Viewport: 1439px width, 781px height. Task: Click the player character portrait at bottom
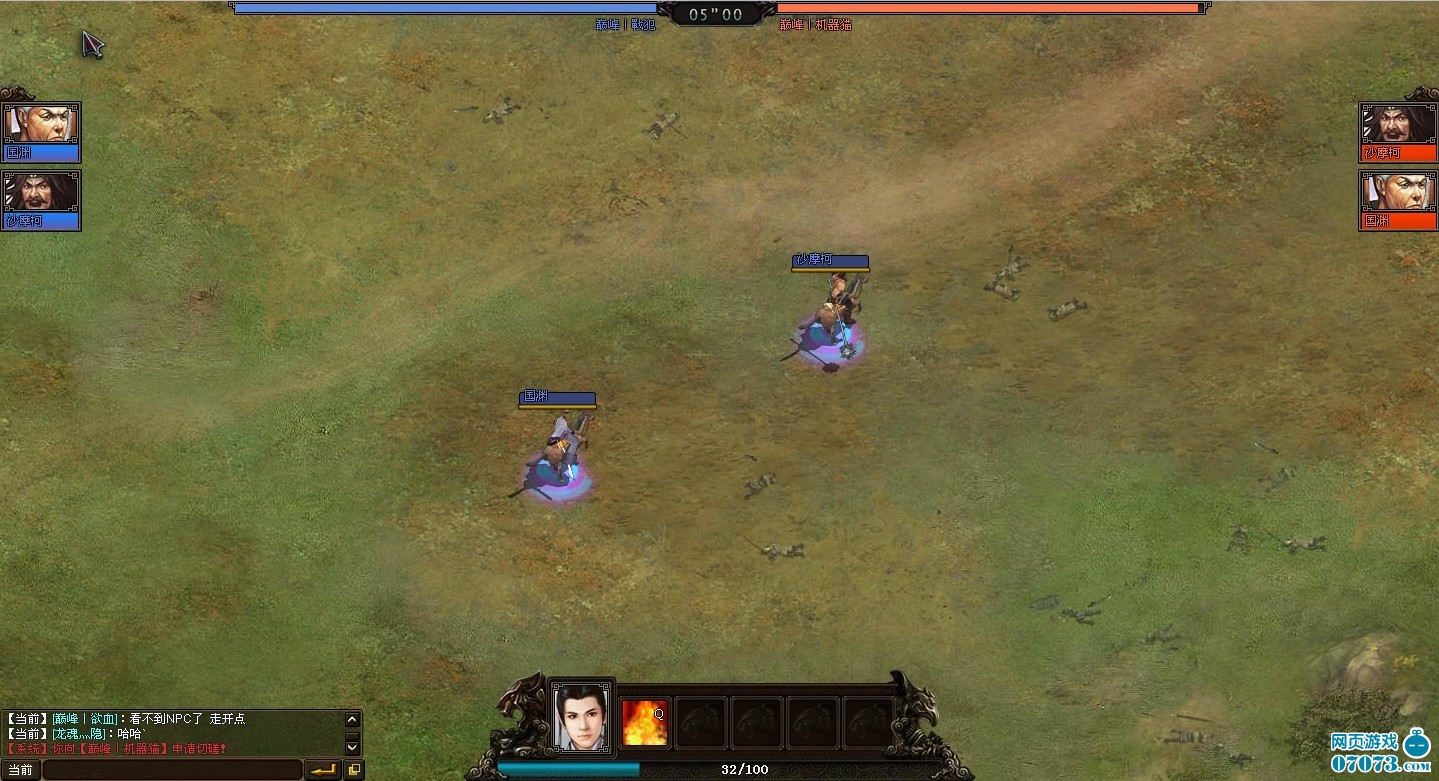point(583,716)
